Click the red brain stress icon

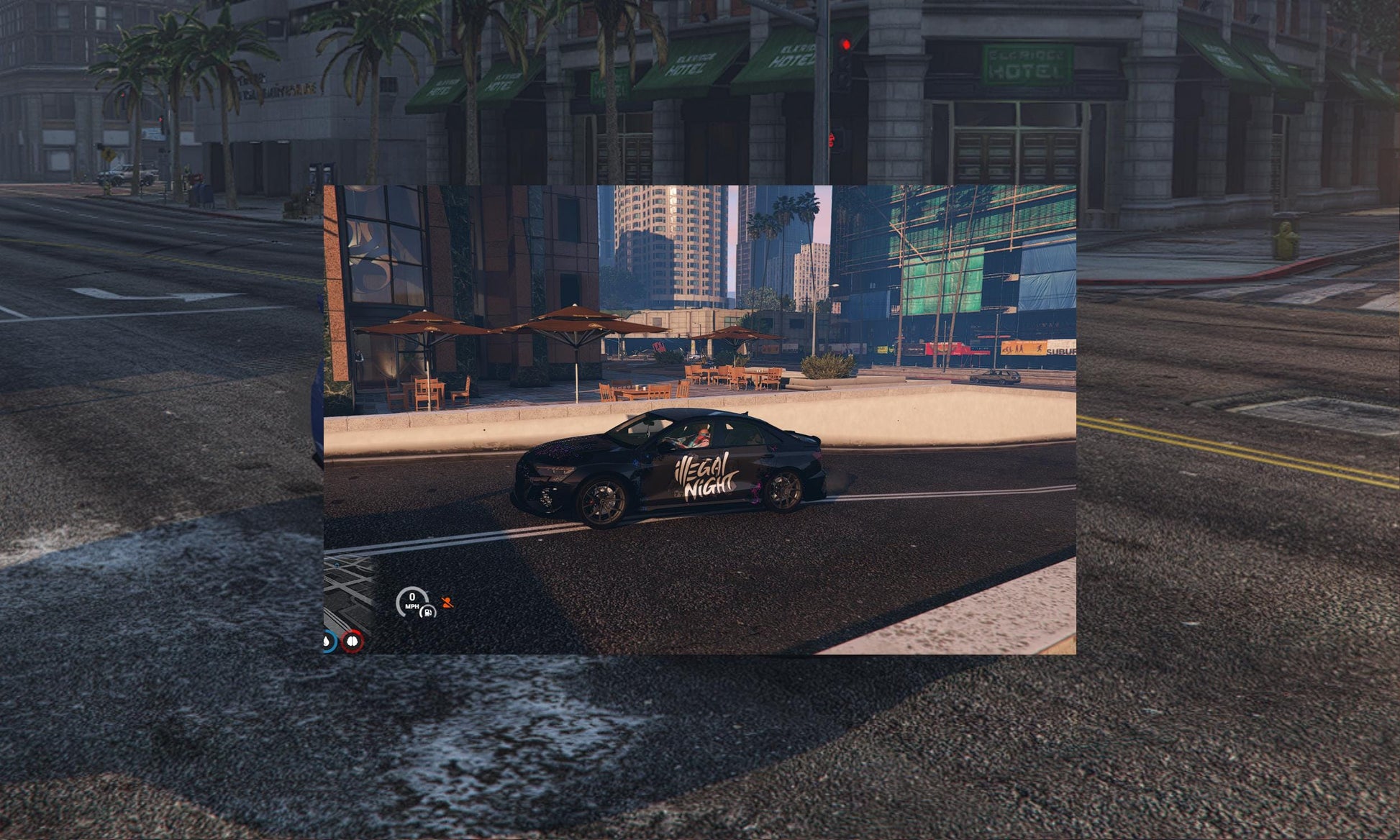(353, 641)
